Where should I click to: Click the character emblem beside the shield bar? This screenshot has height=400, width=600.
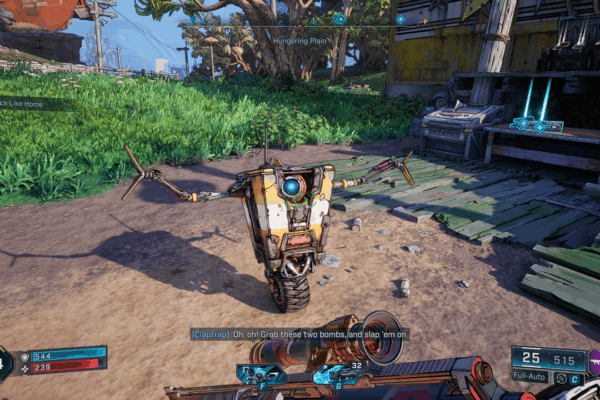click(5, 362)
